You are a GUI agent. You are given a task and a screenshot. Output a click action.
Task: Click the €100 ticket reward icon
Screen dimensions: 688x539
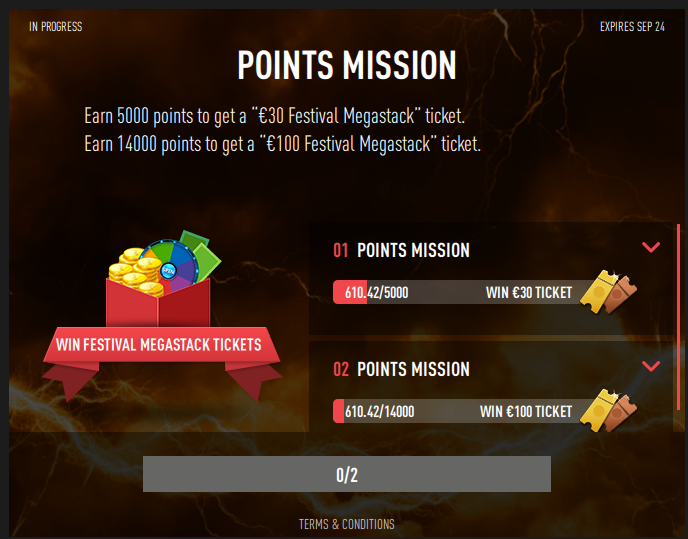pos(607,409)
